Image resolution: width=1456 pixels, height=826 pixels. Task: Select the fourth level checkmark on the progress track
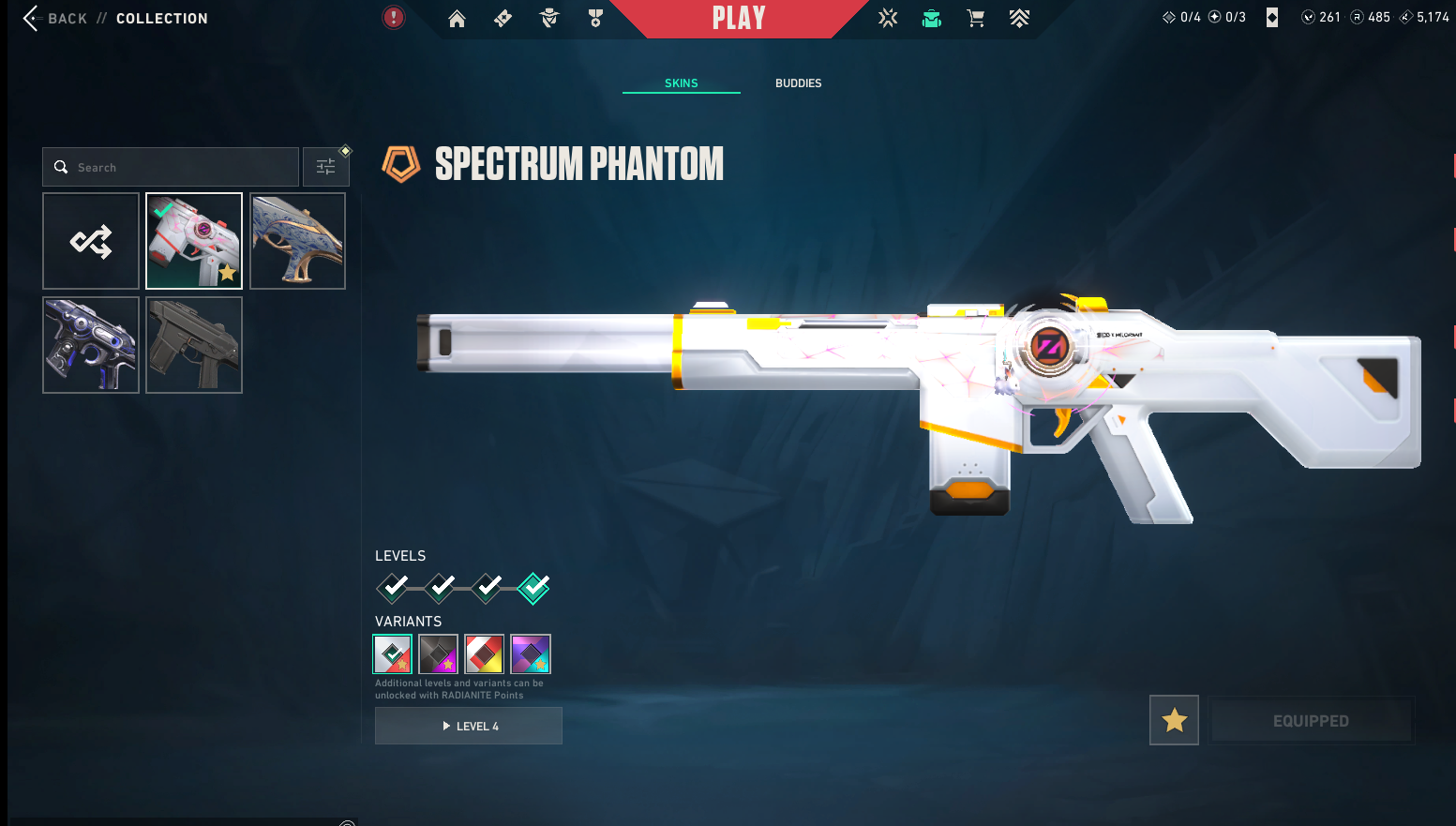(x=533, y=588)
